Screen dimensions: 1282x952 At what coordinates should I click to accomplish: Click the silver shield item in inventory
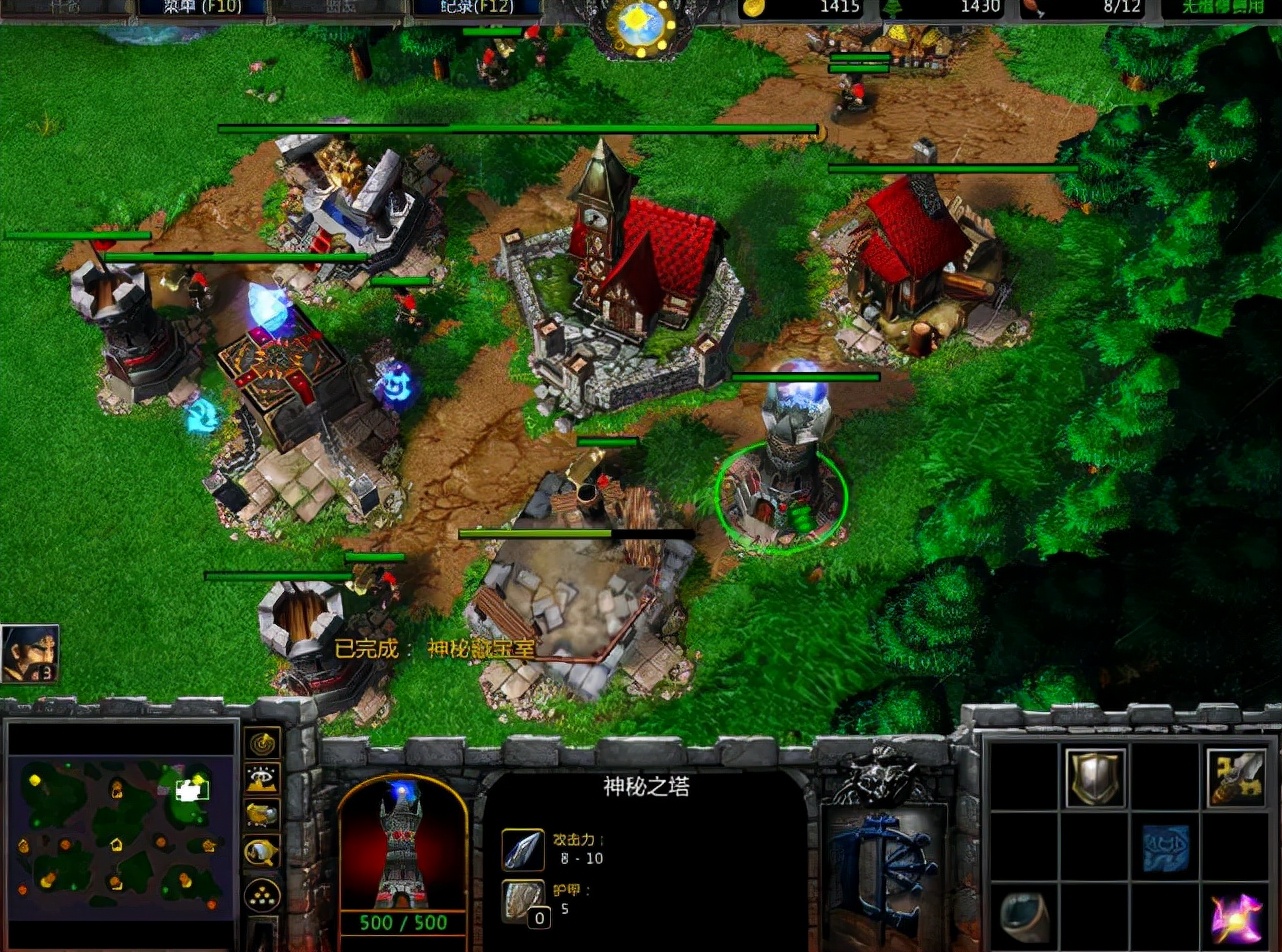(x=1095, y=777)
